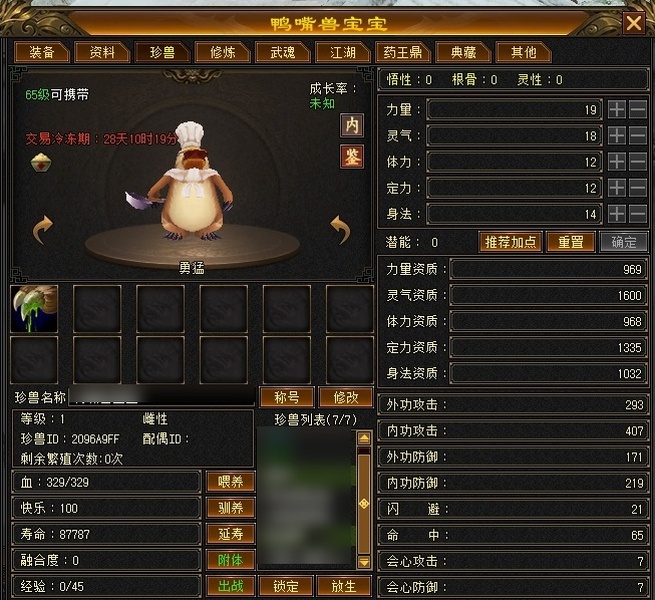Viewport: 655px width, 600px height.
Task: Extend lifespan with 延寿 button
Action: [230, 534]
